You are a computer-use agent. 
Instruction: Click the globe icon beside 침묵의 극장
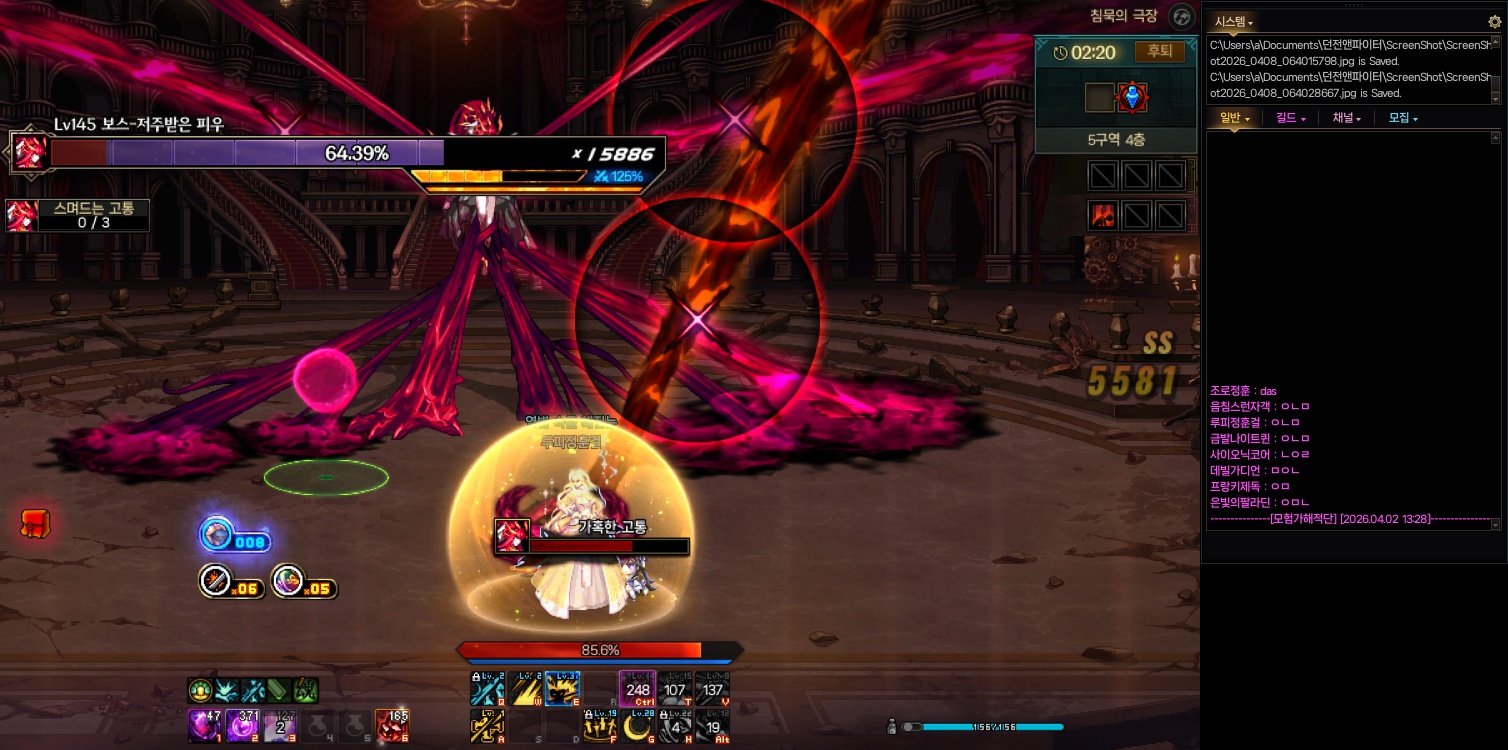tap(1182, 17)
